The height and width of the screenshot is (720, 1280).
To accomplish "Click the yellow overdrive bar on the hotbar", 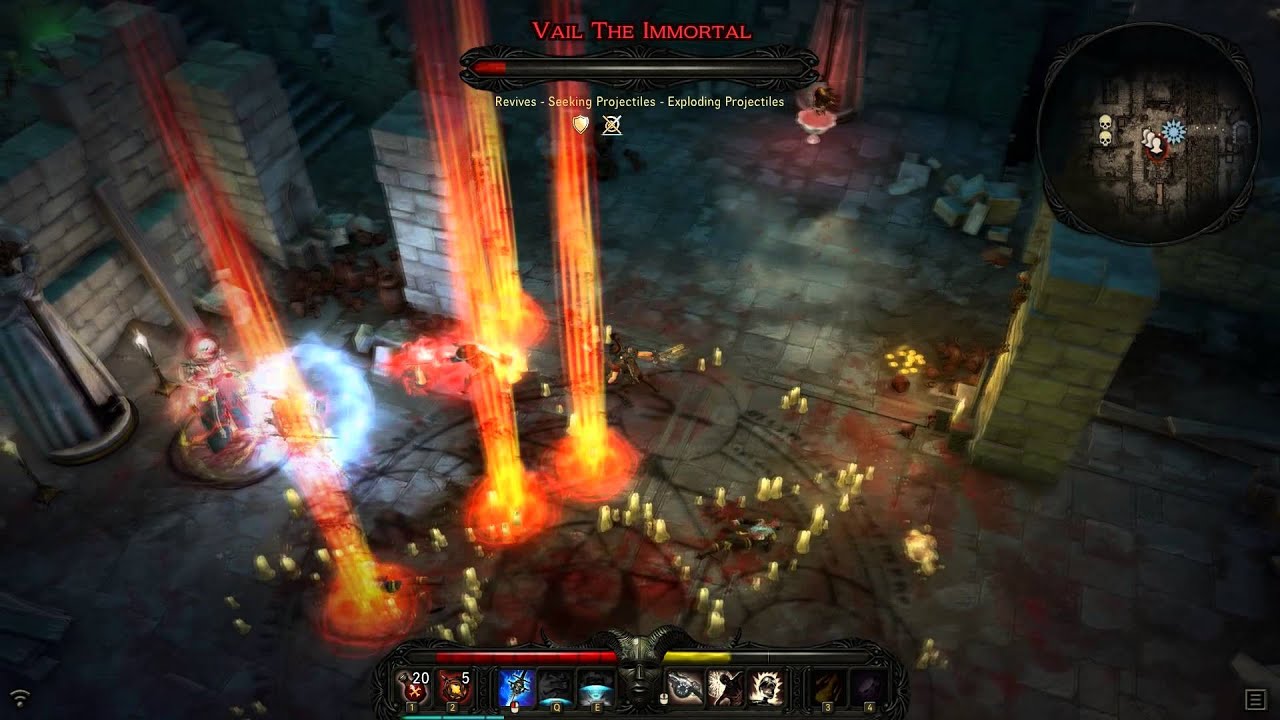I will (697, 656).
